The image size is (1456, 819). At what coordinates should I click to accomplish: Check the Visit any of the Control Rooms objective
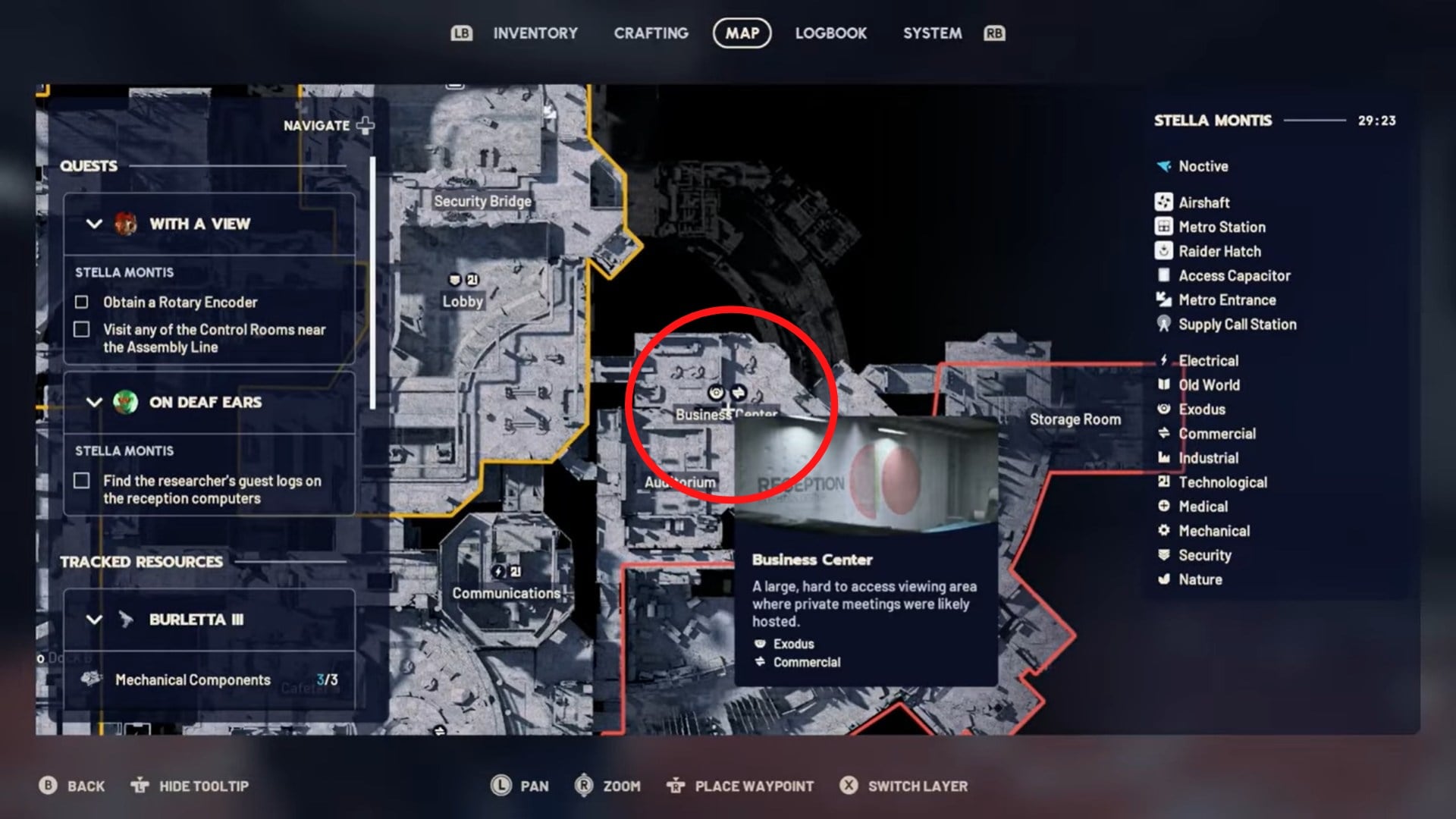tap(80, 329)
